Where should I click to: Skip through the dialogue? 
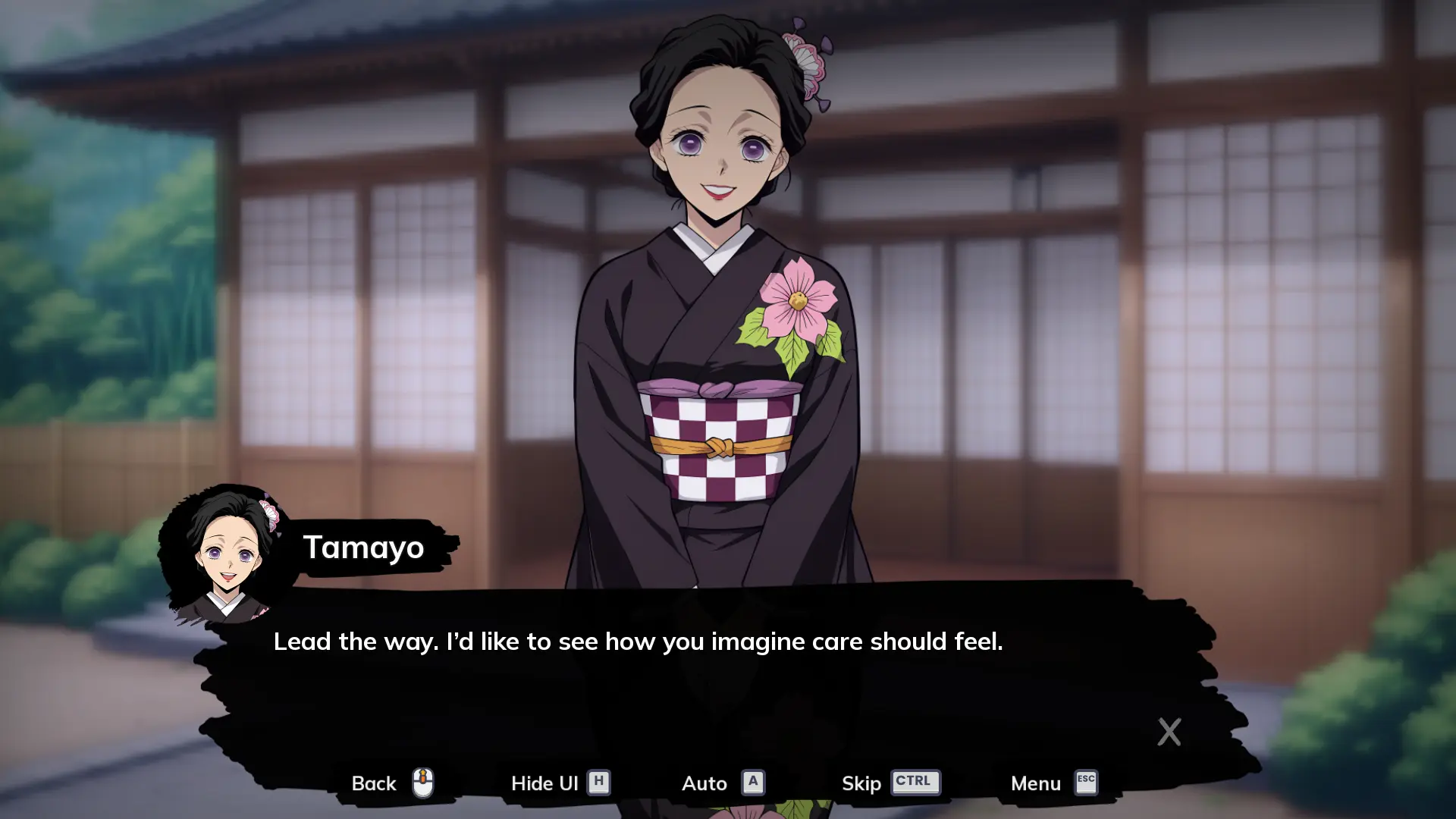tap(890, 783)
